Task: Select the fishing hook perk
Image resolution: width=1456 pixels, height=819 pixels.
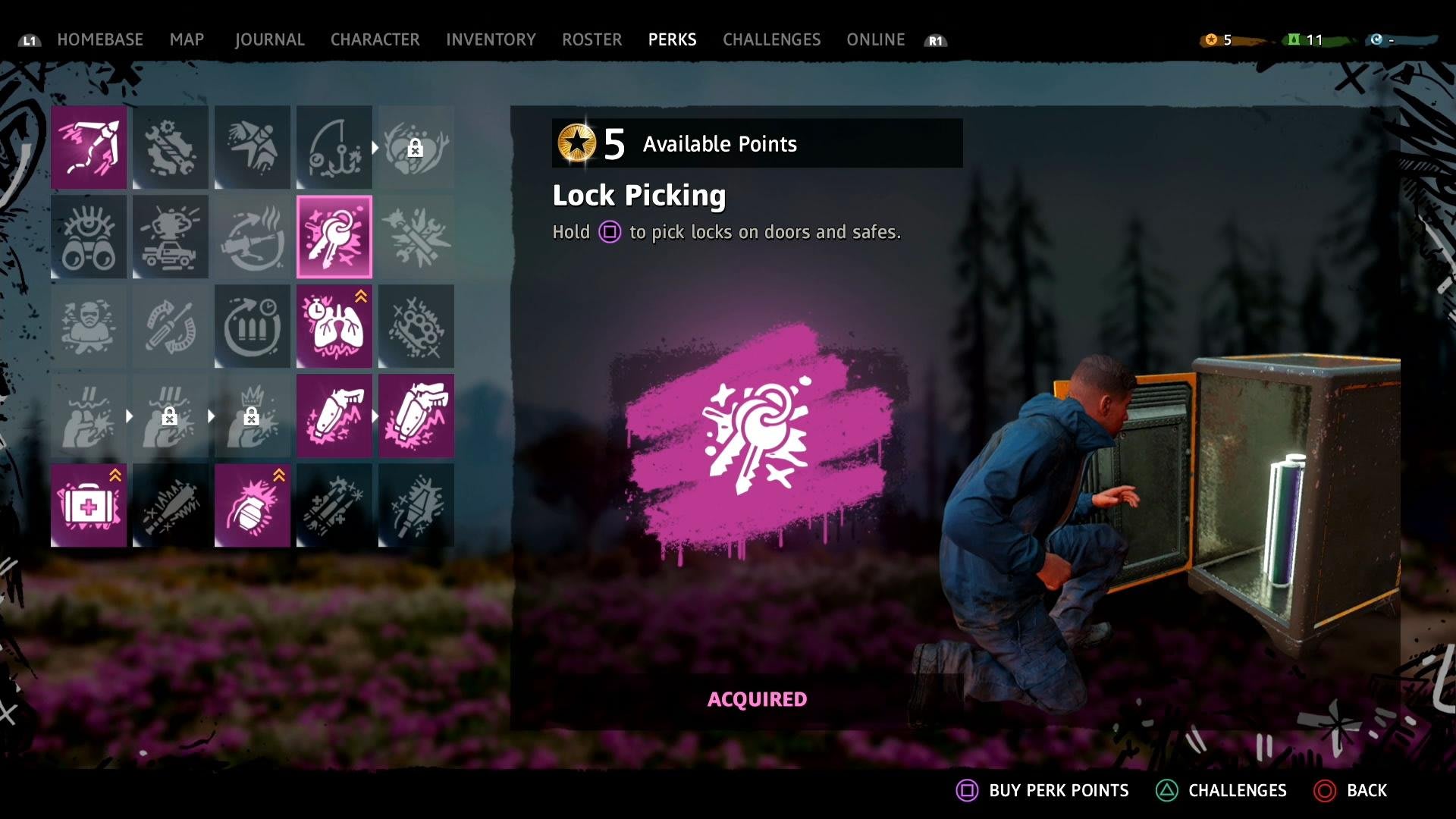Action: (x=334, y=147)
